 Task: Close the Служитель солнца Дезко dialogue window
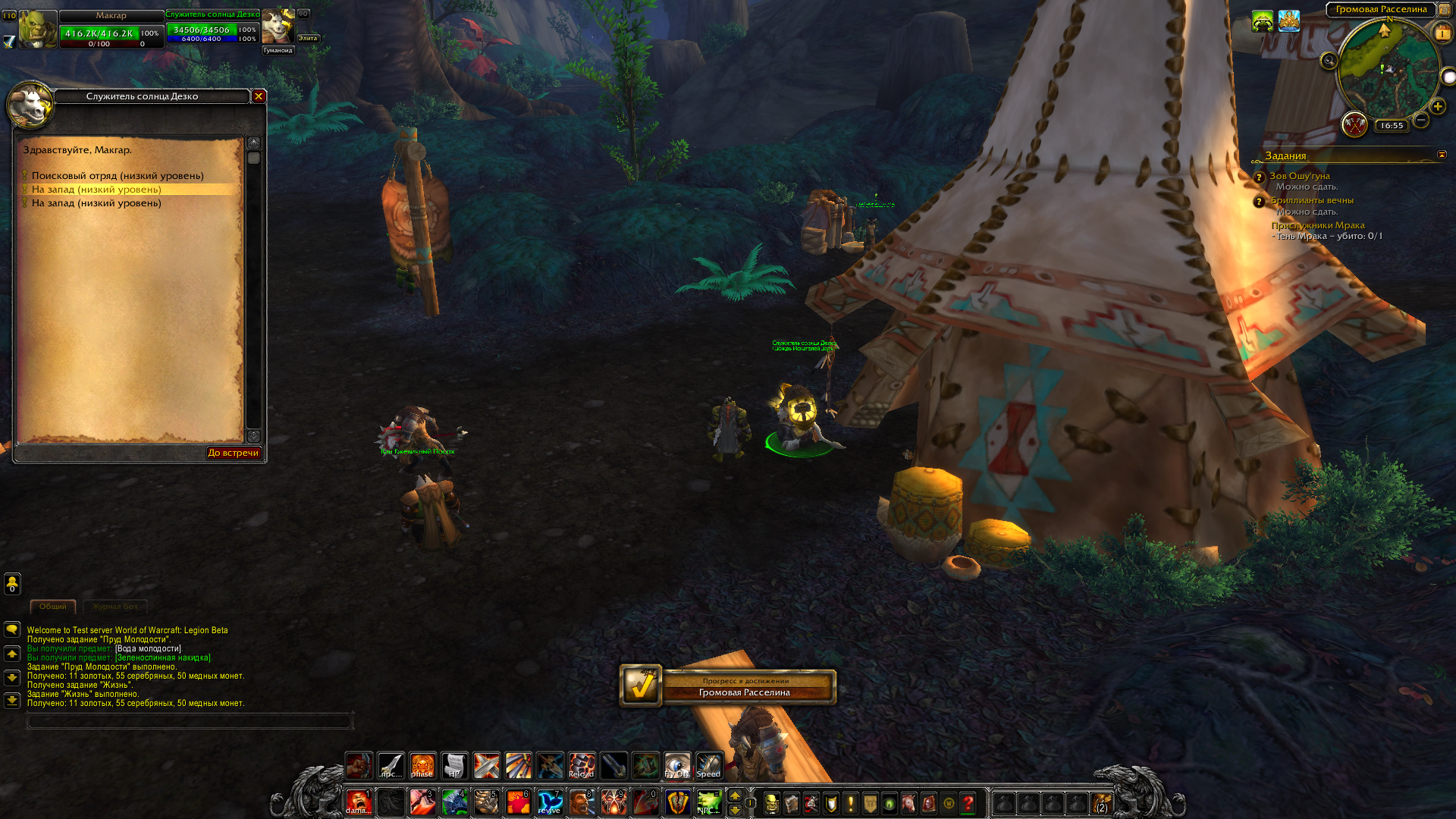(259, 96)
